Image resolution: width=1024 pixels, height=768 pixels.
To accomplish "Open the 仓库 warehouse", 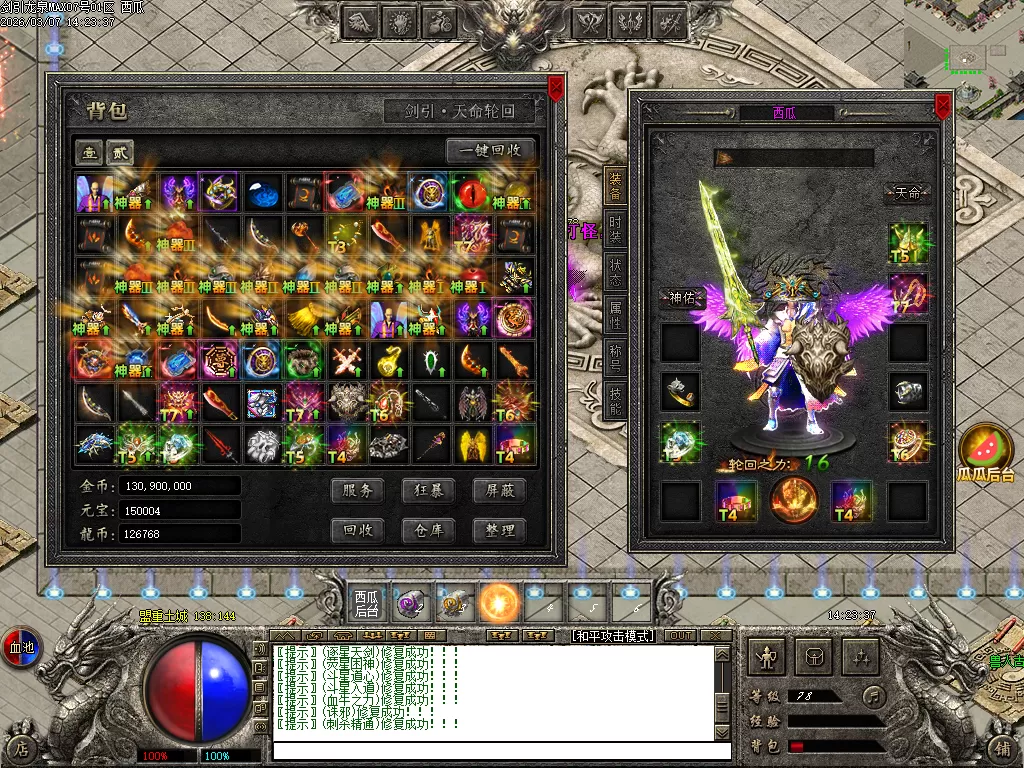I will 429,530.
